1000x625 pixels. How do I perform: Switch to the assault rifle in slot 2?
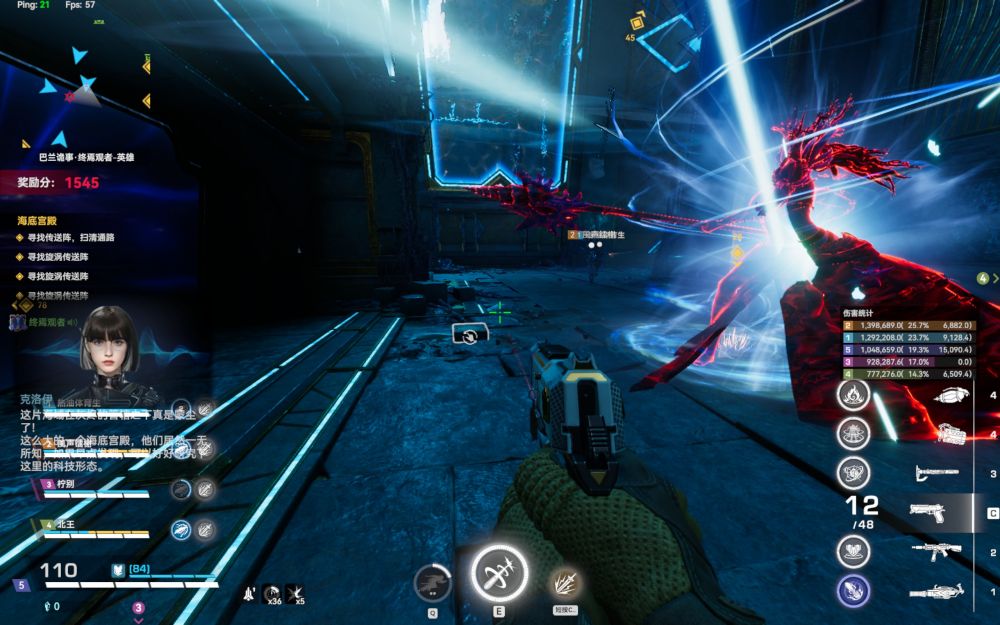point(936,551)
